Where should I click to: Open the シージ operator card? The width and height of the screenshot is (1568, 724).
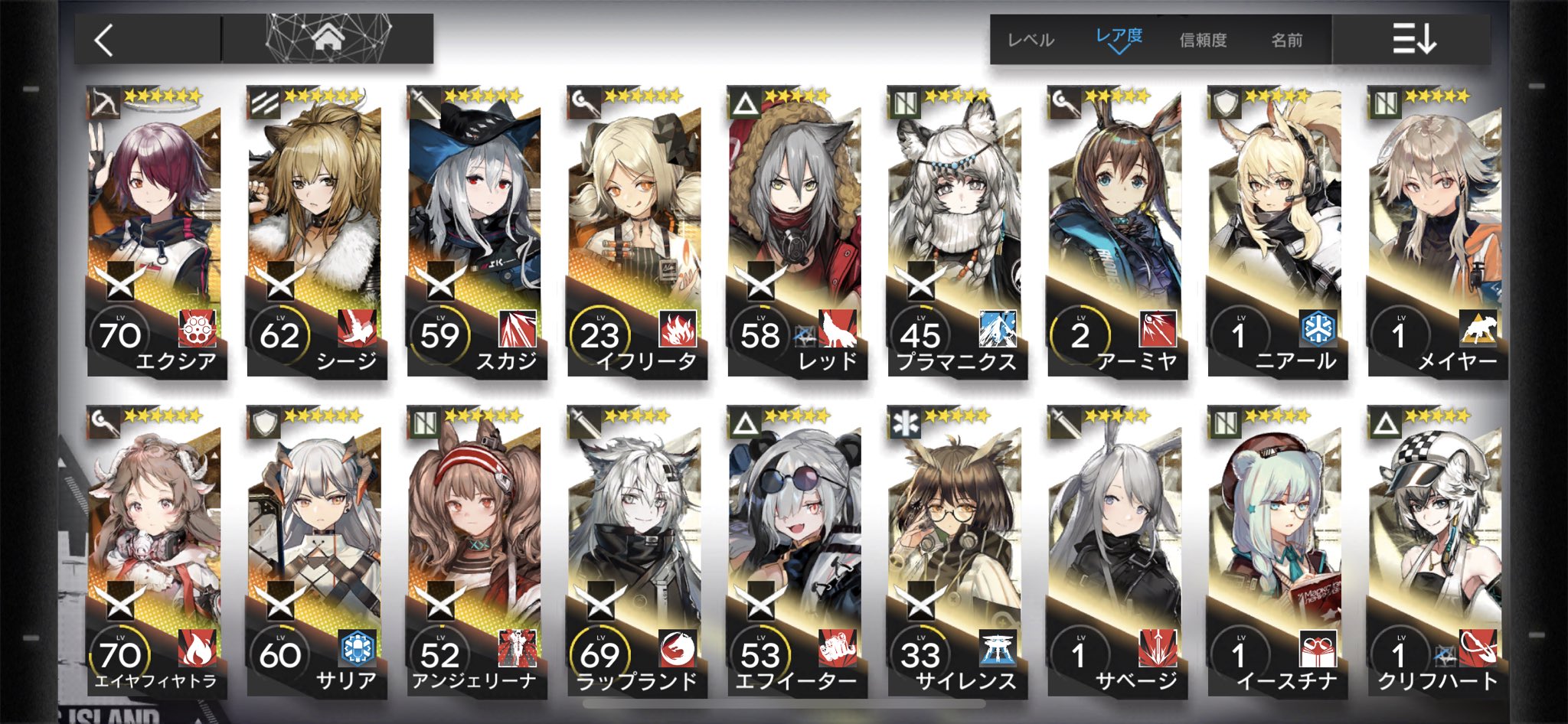point(315,231)
